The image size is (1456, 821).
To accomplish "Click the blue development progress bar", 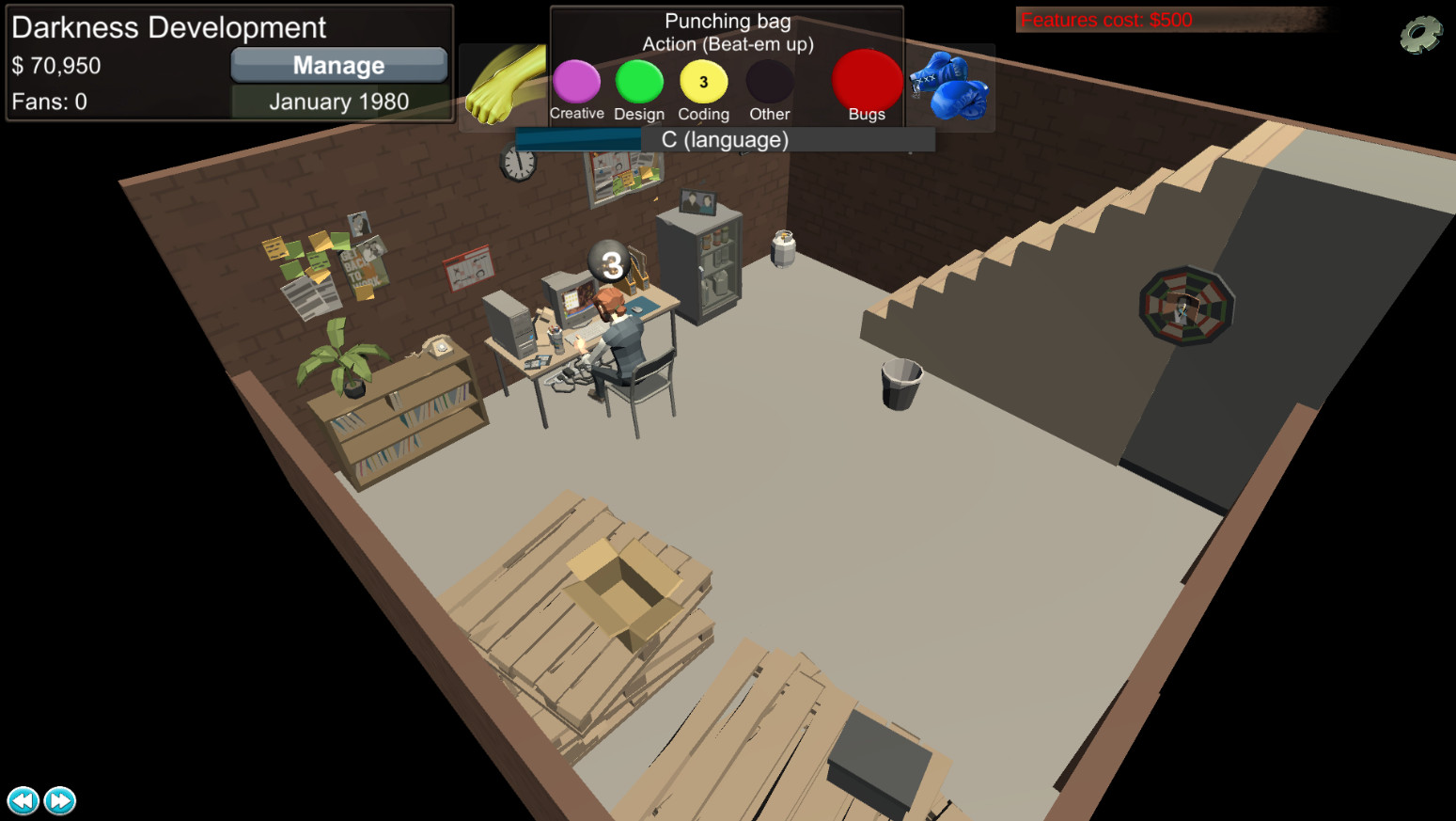I will point(581,137).
